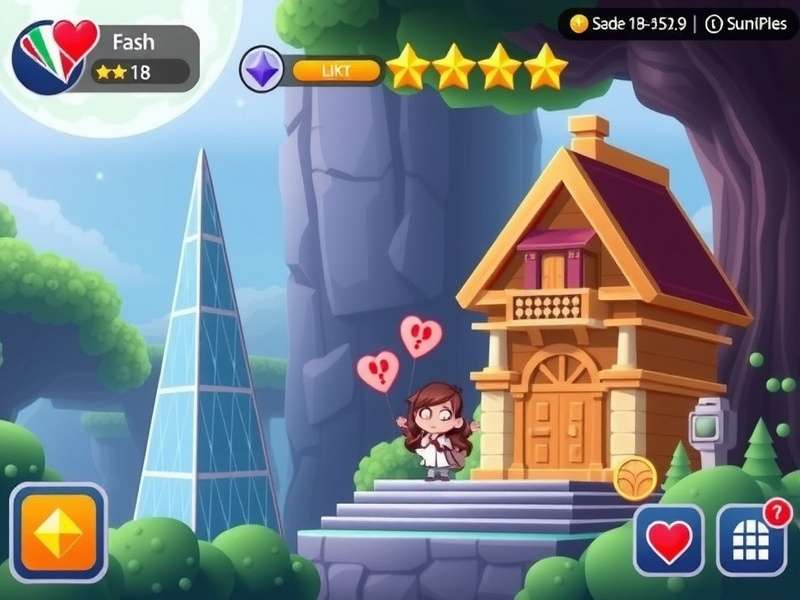Open the grid menu with notification badge
This screenshot has height=600, width=800.
tap(750, 540)
